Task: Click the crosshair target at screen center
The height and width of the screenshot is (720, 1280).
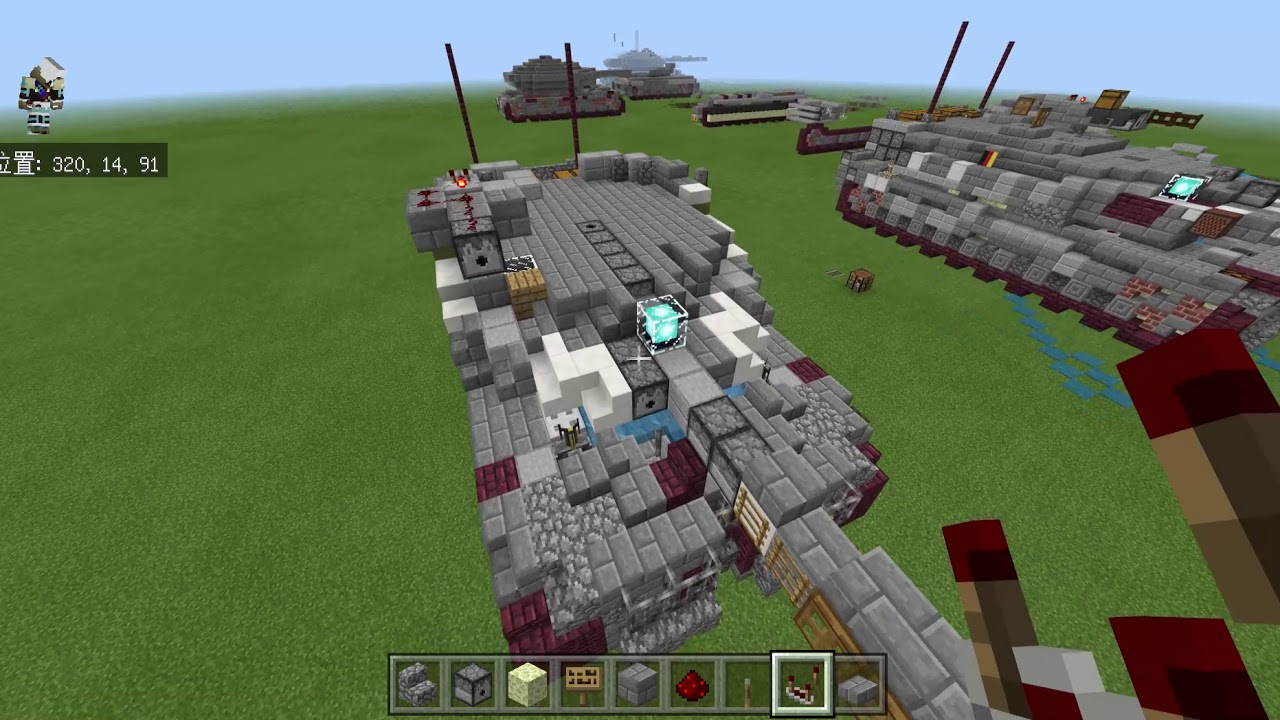Action: coord(640,360)
